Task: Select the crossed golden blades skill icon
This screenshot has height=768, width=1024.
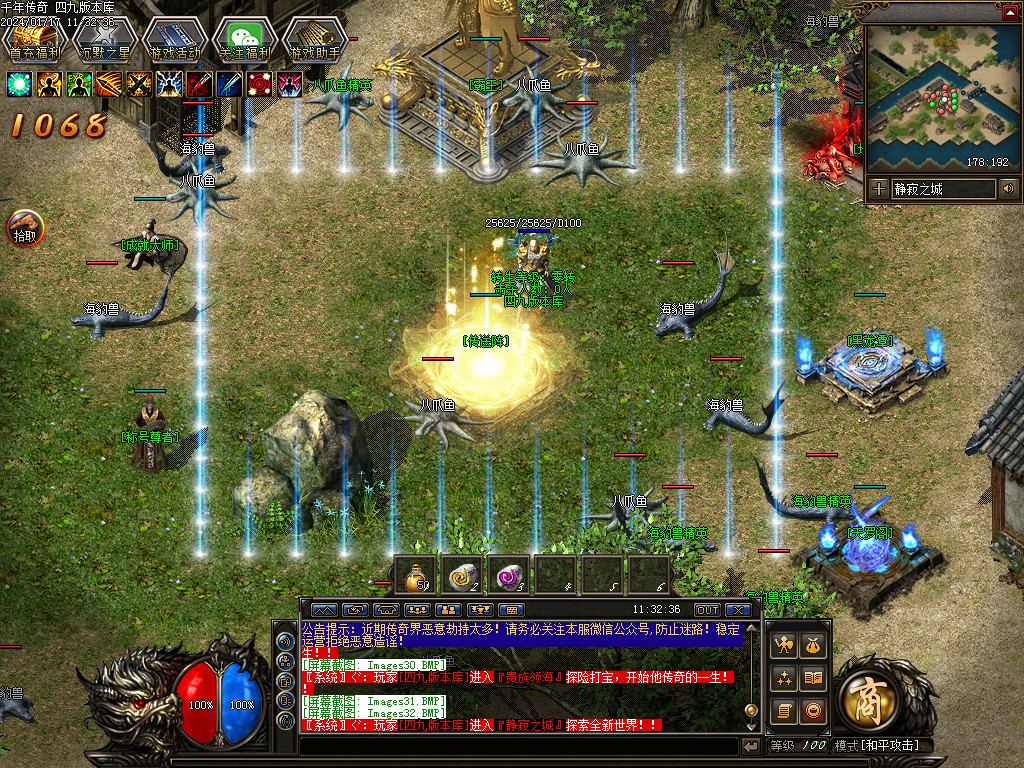Action: 139,84
